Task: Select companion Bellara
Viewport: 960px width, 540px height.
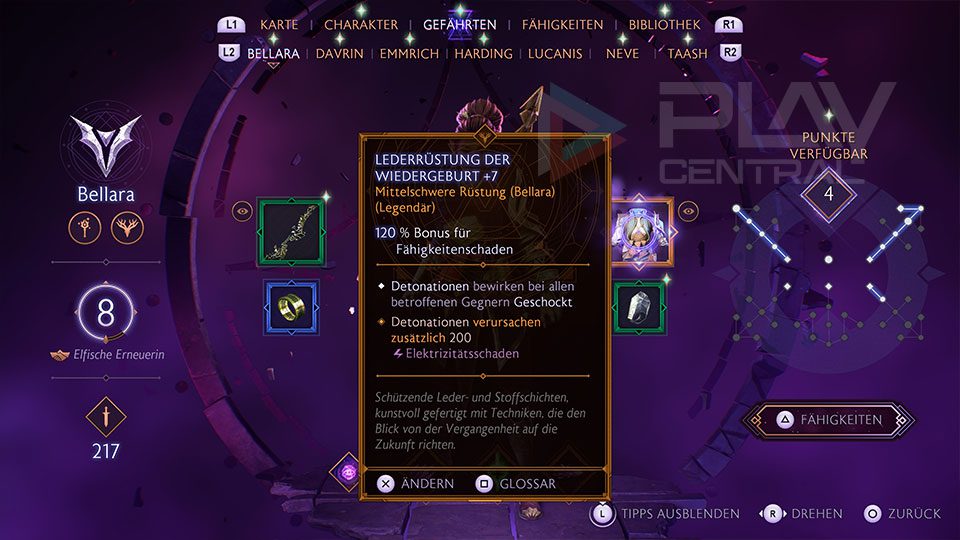Action: point(273,53)
